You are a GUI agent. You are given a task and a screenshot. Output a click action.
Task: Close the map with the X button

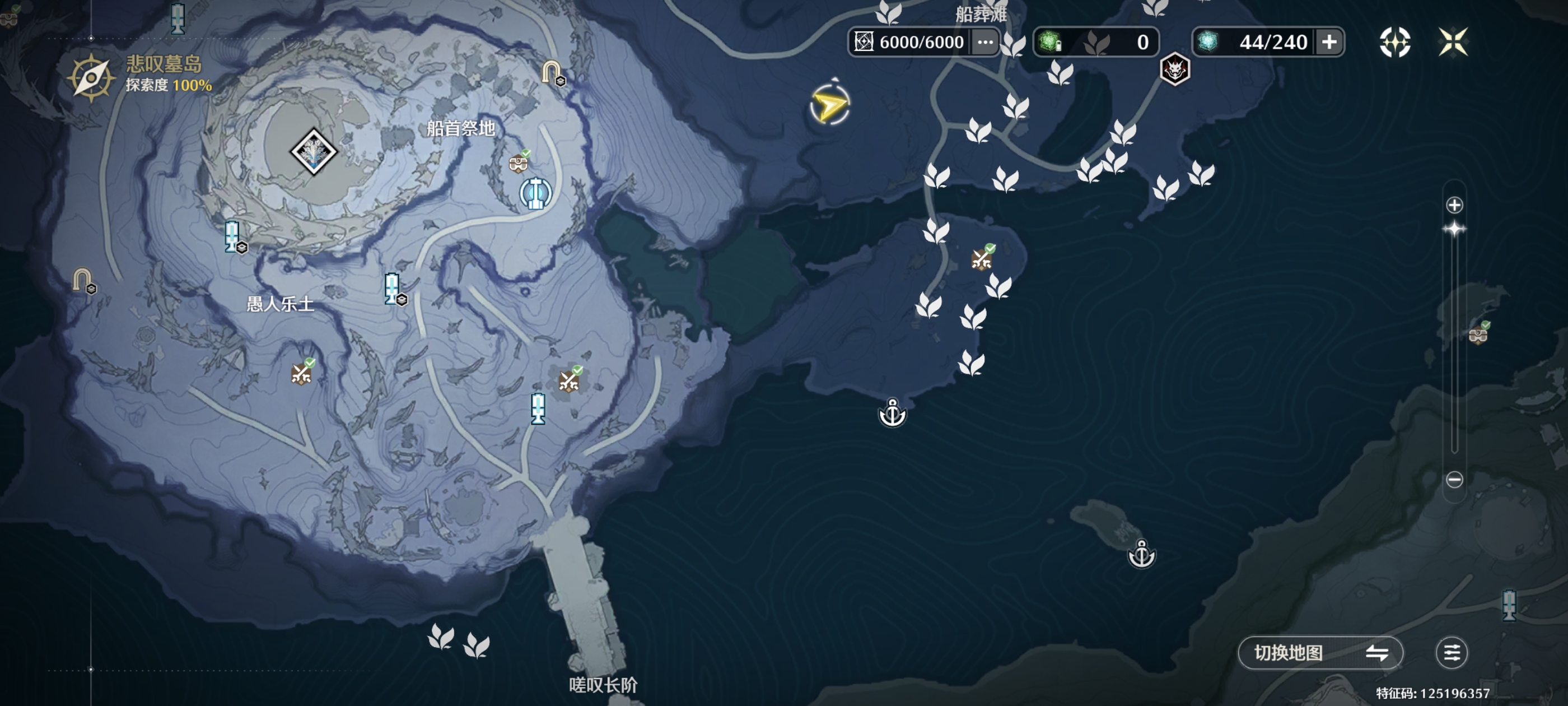click(1452, 42)
